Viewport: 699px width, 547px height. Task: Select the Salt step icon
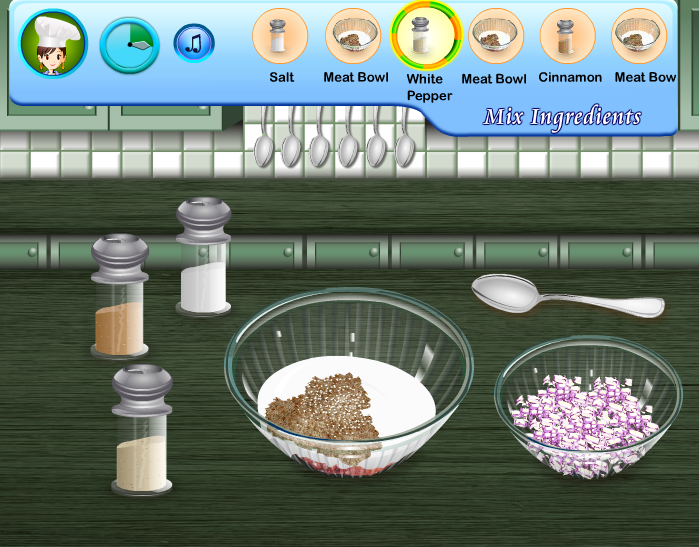tap(280, 36)
